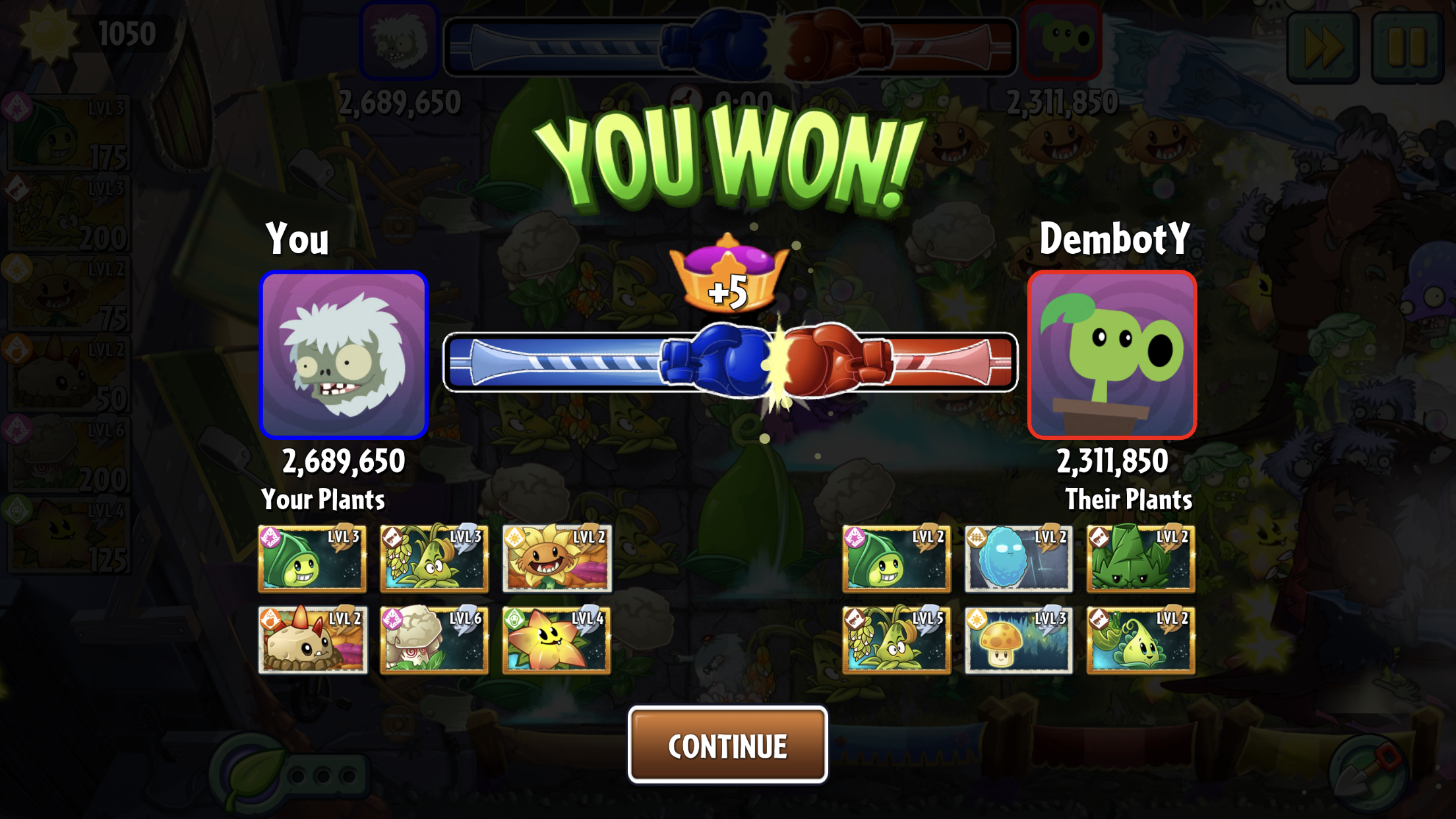
Task: Inspect their LVL 2 blue ice plant card
Action: [1018, 559]
